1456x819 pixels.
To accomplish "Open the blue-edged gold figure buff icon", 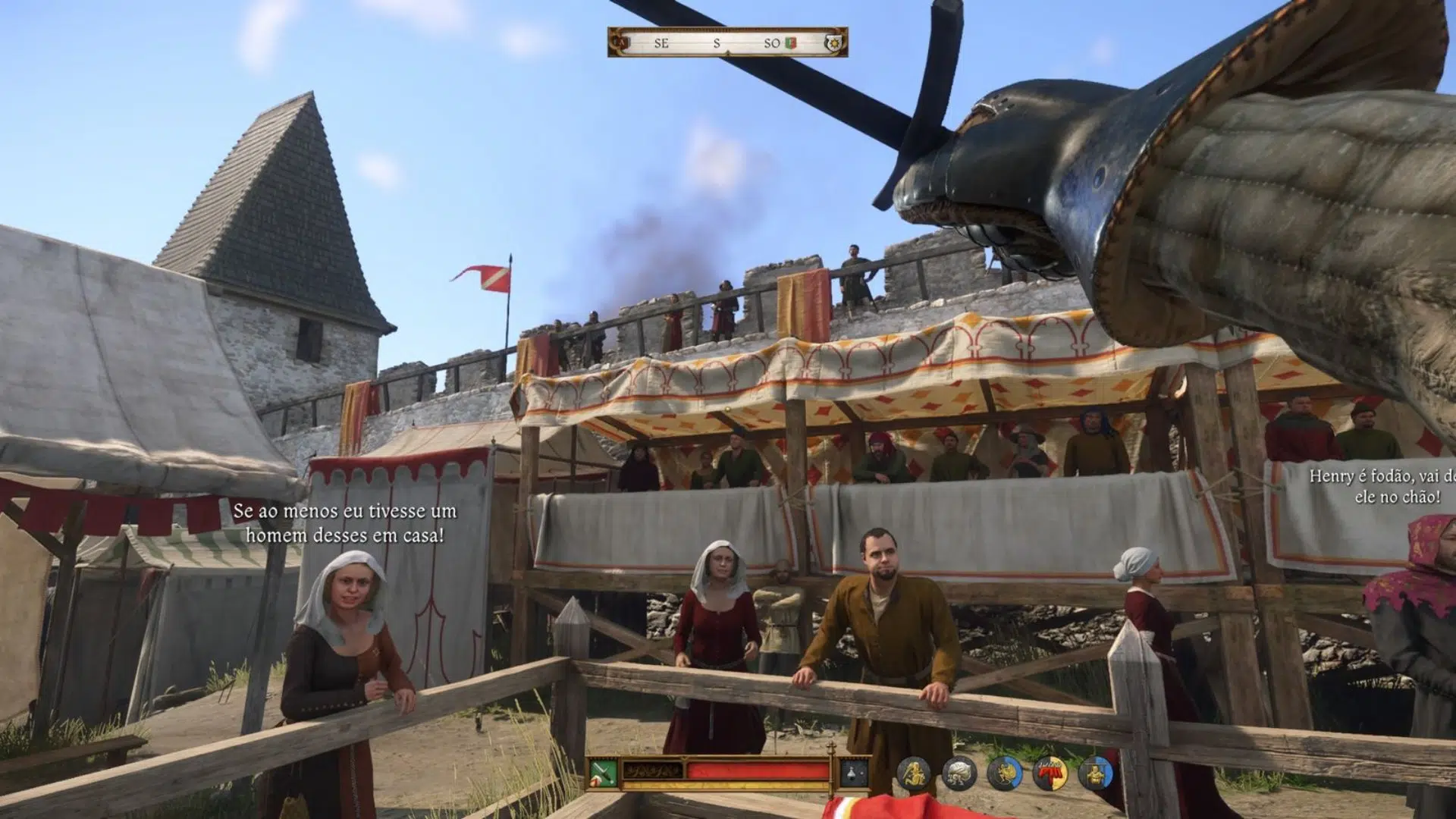I will (1004, 774).
